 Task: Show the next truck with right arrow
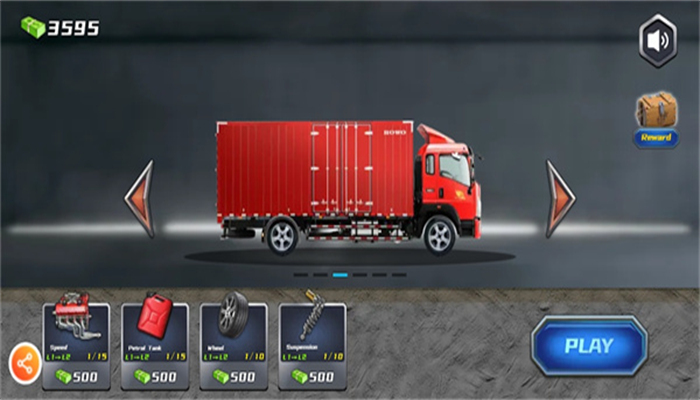pyautogui.click(x=559, y=199)
